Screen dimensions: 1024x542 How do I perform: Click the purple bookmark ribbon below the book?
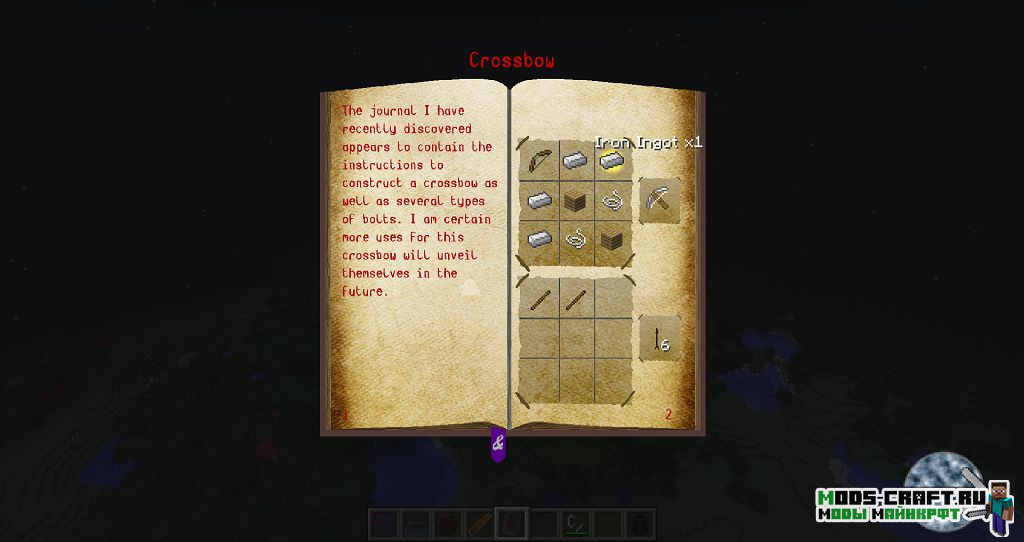click(x=498, y=444)
